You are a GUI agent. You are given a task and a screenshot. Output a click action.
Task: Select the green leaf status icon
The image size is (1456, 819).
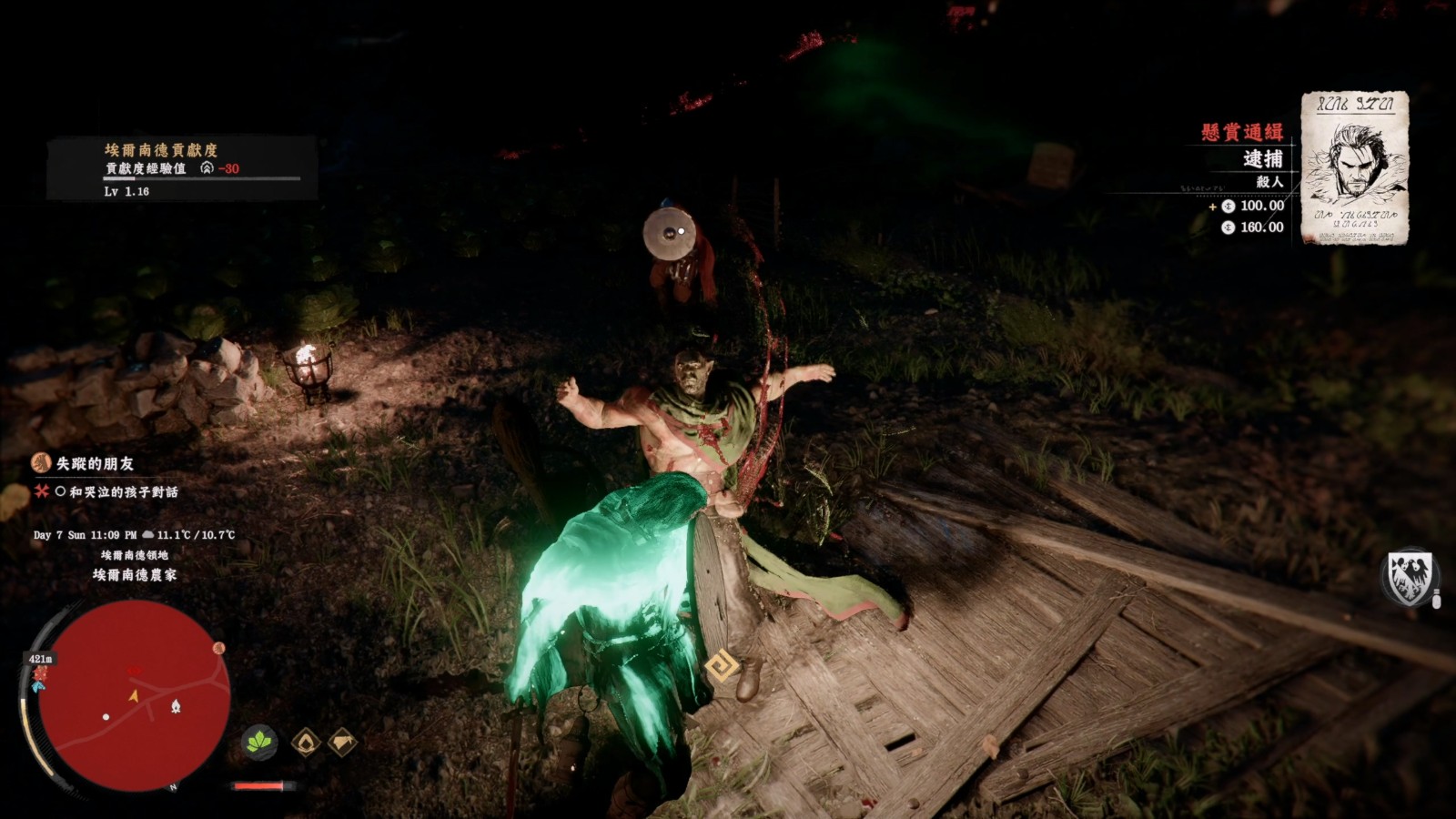259,742
